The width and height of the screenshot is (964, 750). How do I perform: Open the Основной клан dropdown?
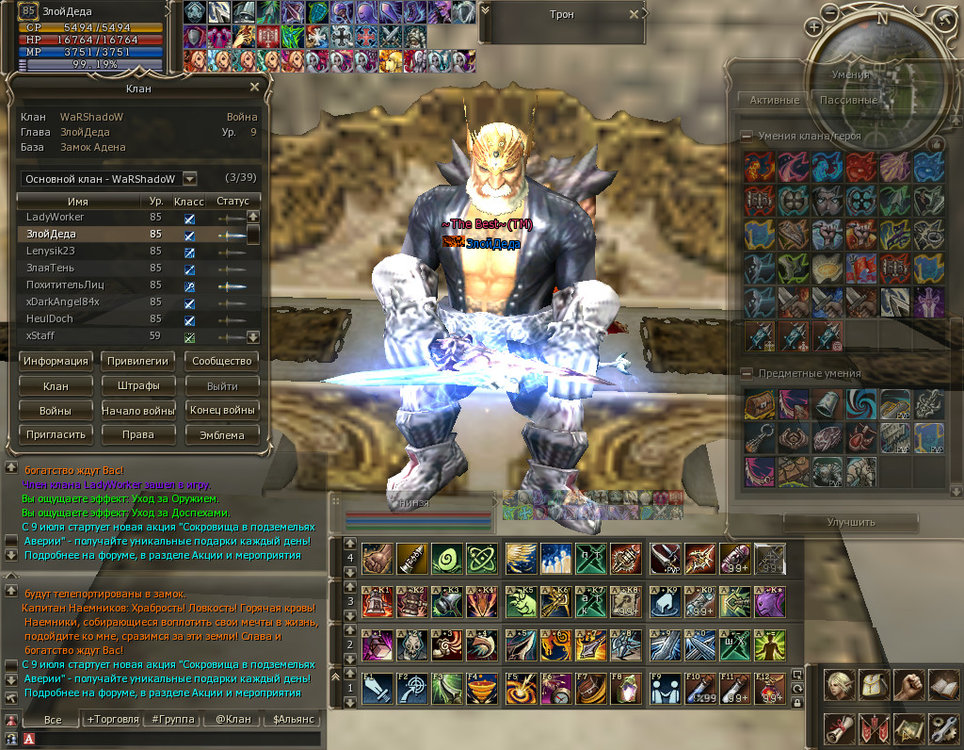tap(190, 179)
